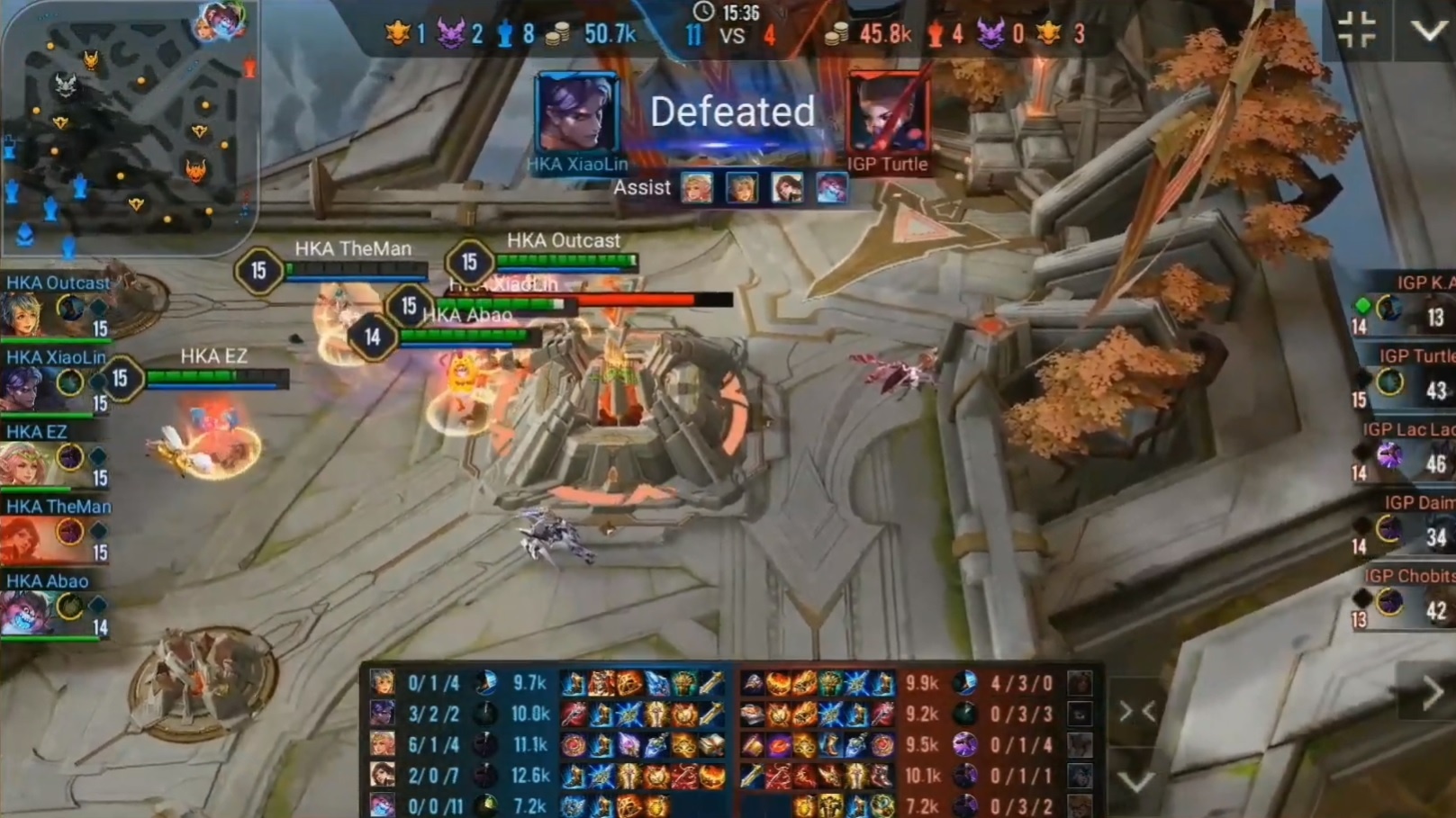Click the crosshair target icon at top right
Image resolution: width=1456 pixels, height=818 pixels.
1356,27
